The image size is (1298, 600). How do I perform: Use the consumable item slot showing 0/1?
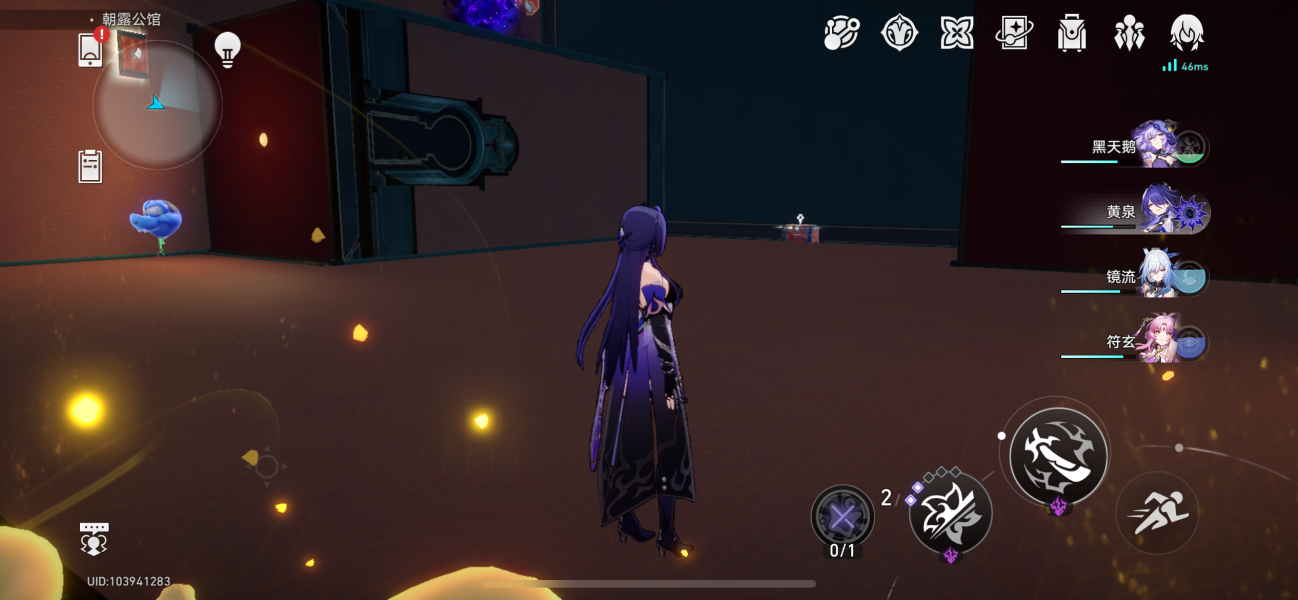[843, 517]
